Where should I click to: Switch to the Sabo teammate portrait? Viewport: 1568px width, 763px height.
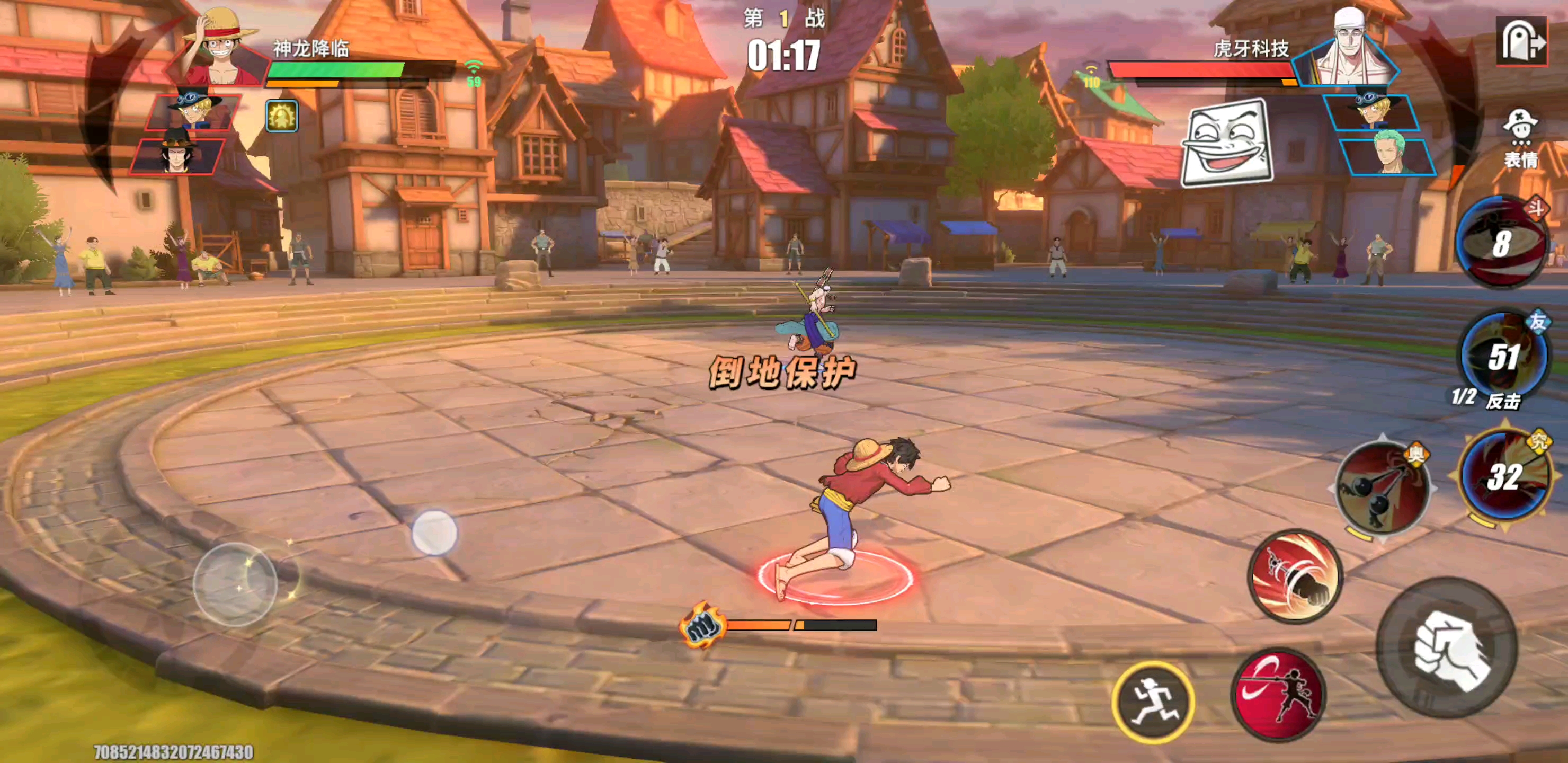click(192, 111)
